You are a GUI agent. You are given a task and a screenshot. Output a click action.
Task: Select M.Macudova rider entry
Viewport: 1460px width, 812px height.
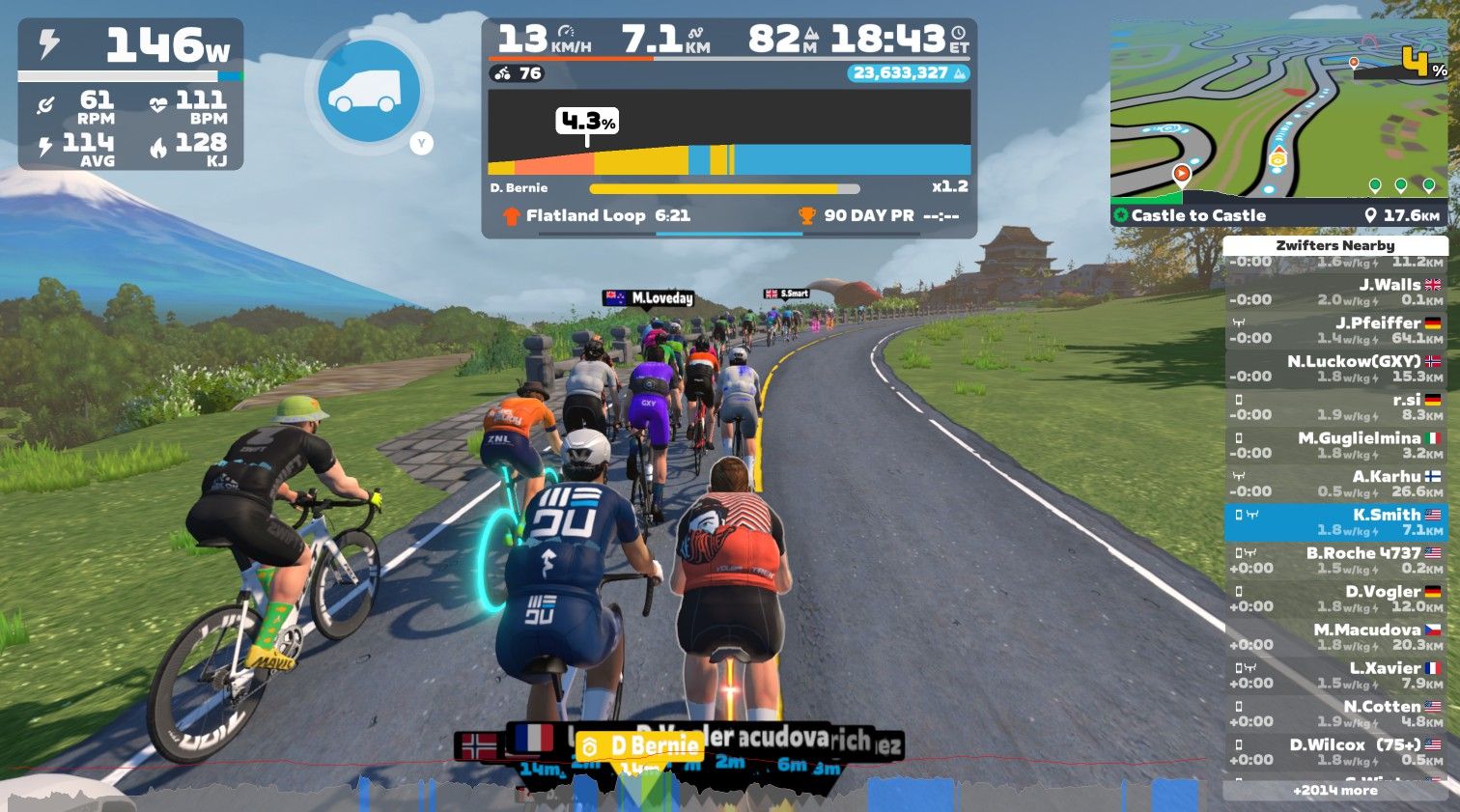click(x=1335, y=637)
